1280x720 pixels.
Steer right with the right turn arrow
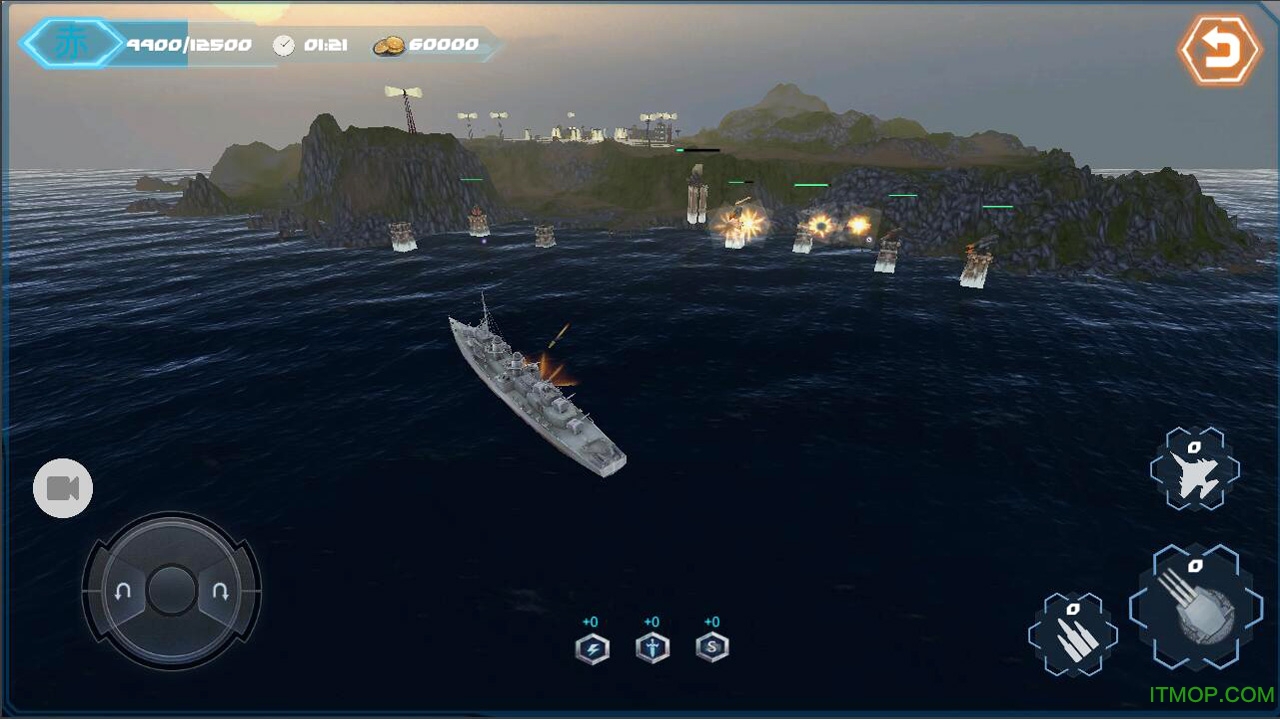click(x=220, y=591)
